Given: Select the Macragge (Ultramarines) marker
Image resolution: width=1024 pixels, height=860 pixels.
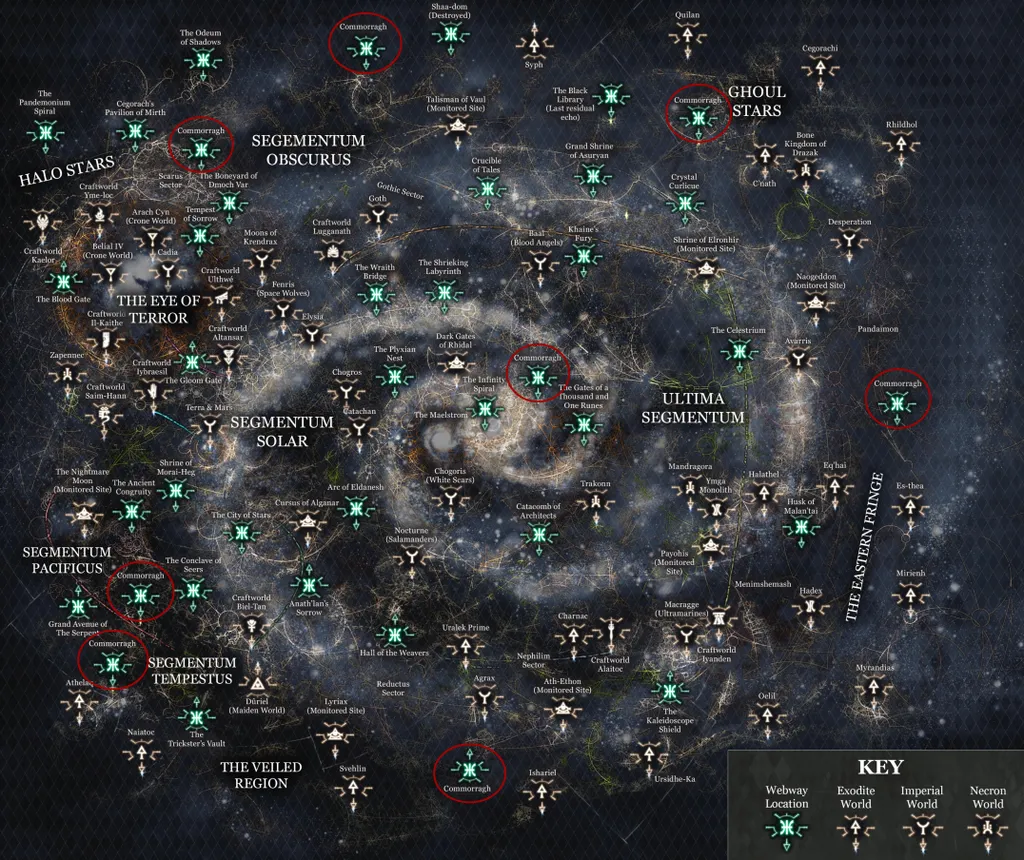Looking at the screenshot, I should (x=685, y=633).
